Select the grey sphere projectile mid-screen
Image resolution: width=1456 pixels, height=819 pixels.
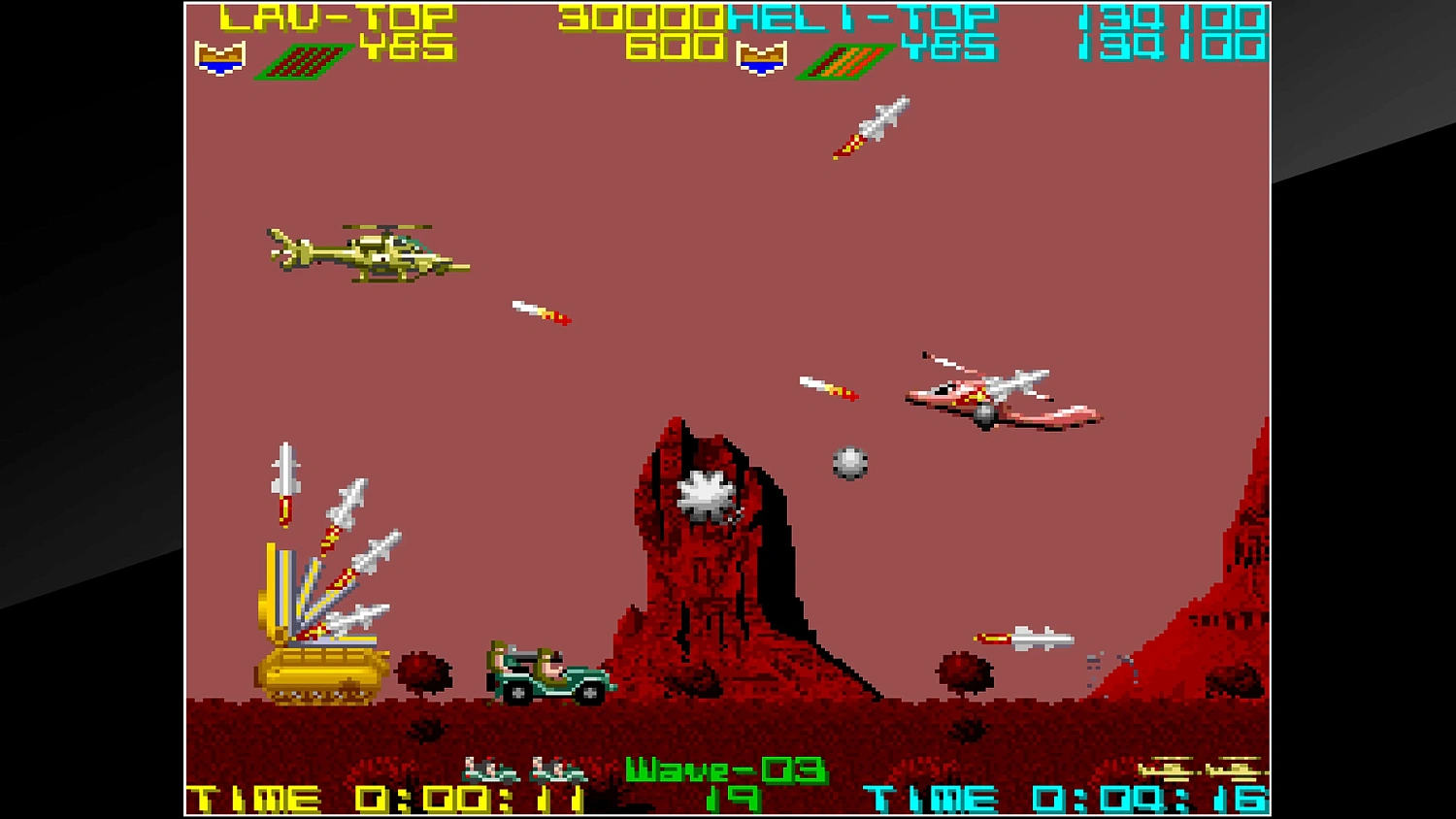tap(847, 464)
